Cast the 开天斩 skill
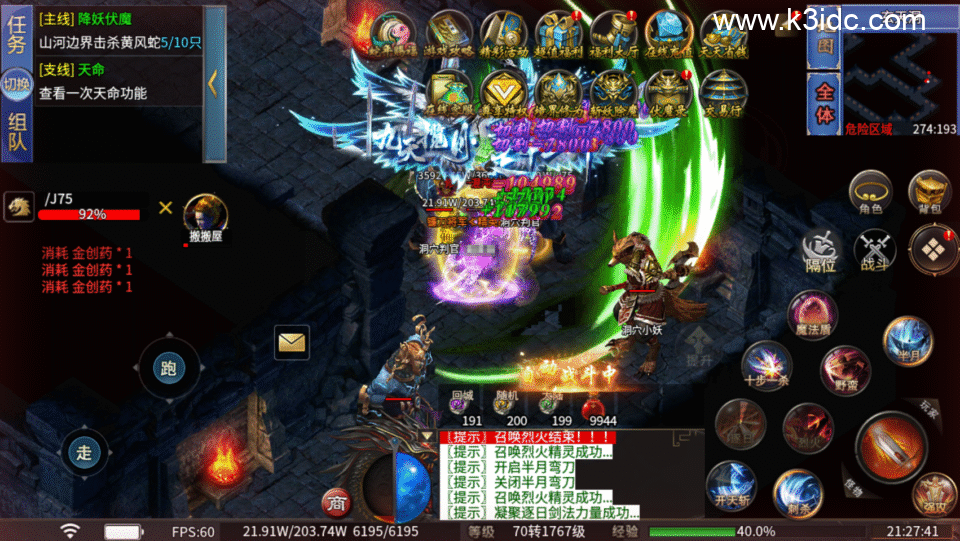Image resolution: width=960 pixels, height=541 pixels. click(731, 481)
